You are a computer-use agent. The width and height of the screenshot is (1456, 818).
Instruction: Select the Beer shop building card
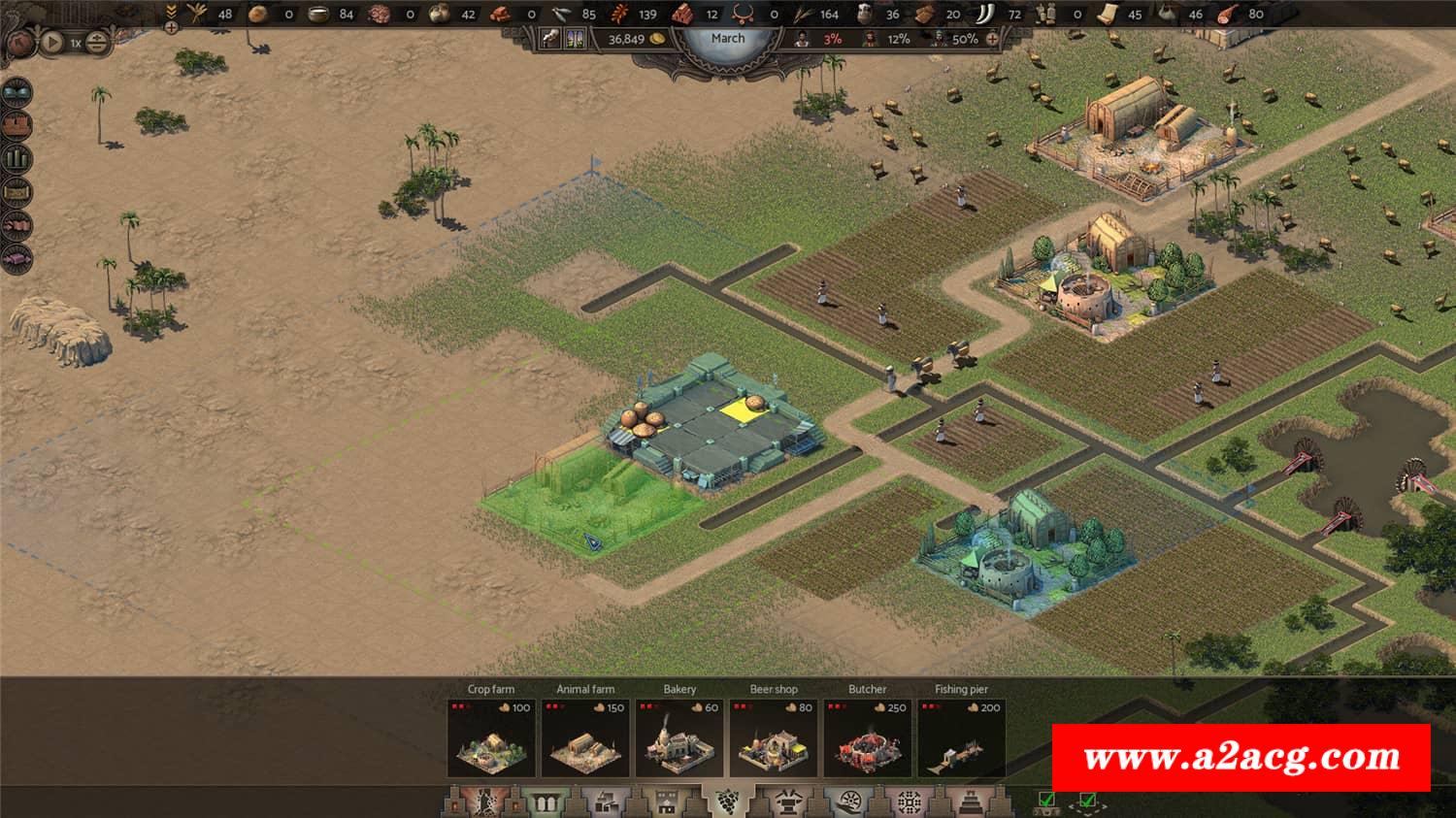click(774, 737)
